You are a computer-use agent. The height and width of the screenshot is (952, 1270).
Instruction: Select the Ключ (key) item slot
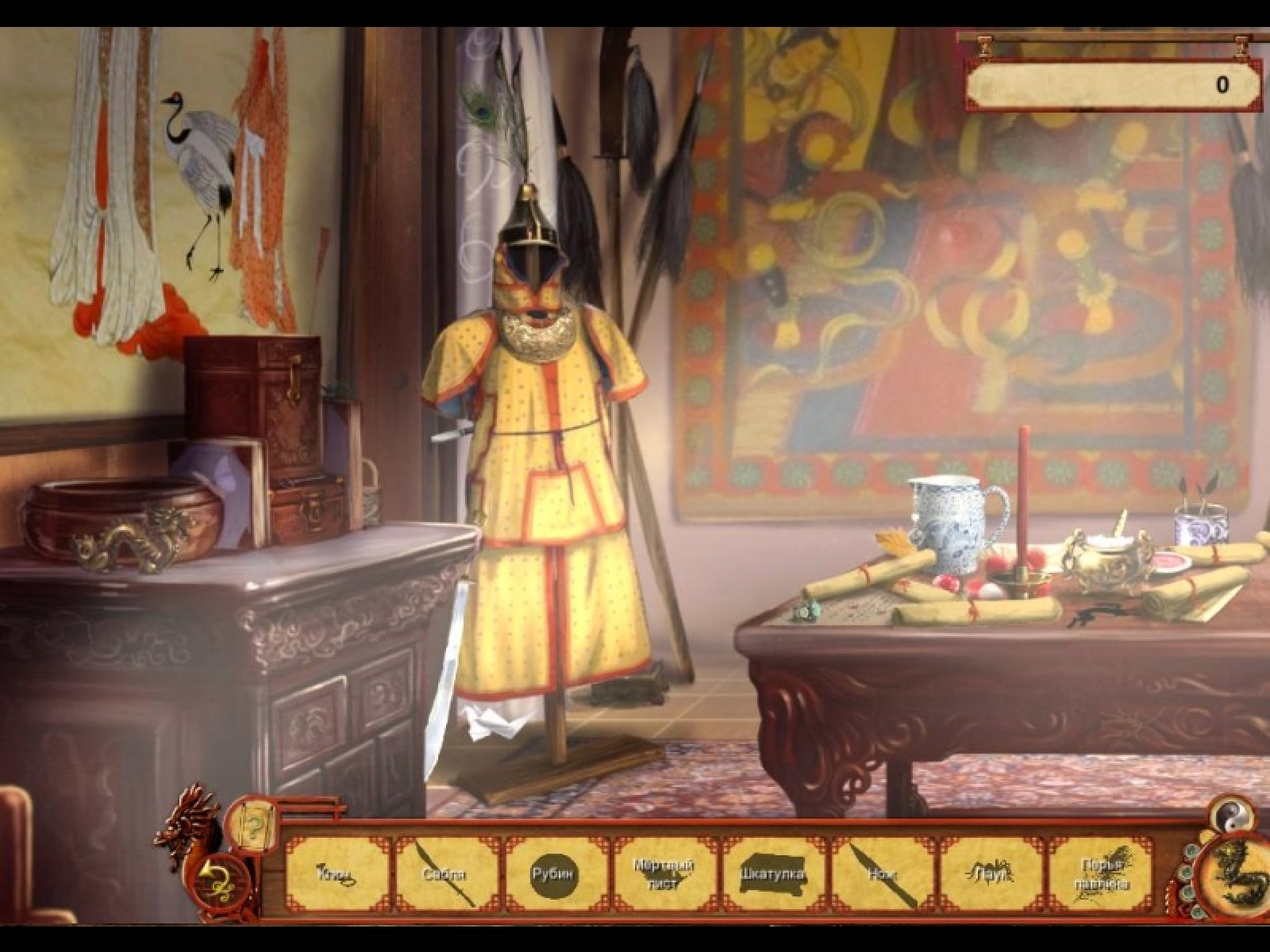[337, 874]
